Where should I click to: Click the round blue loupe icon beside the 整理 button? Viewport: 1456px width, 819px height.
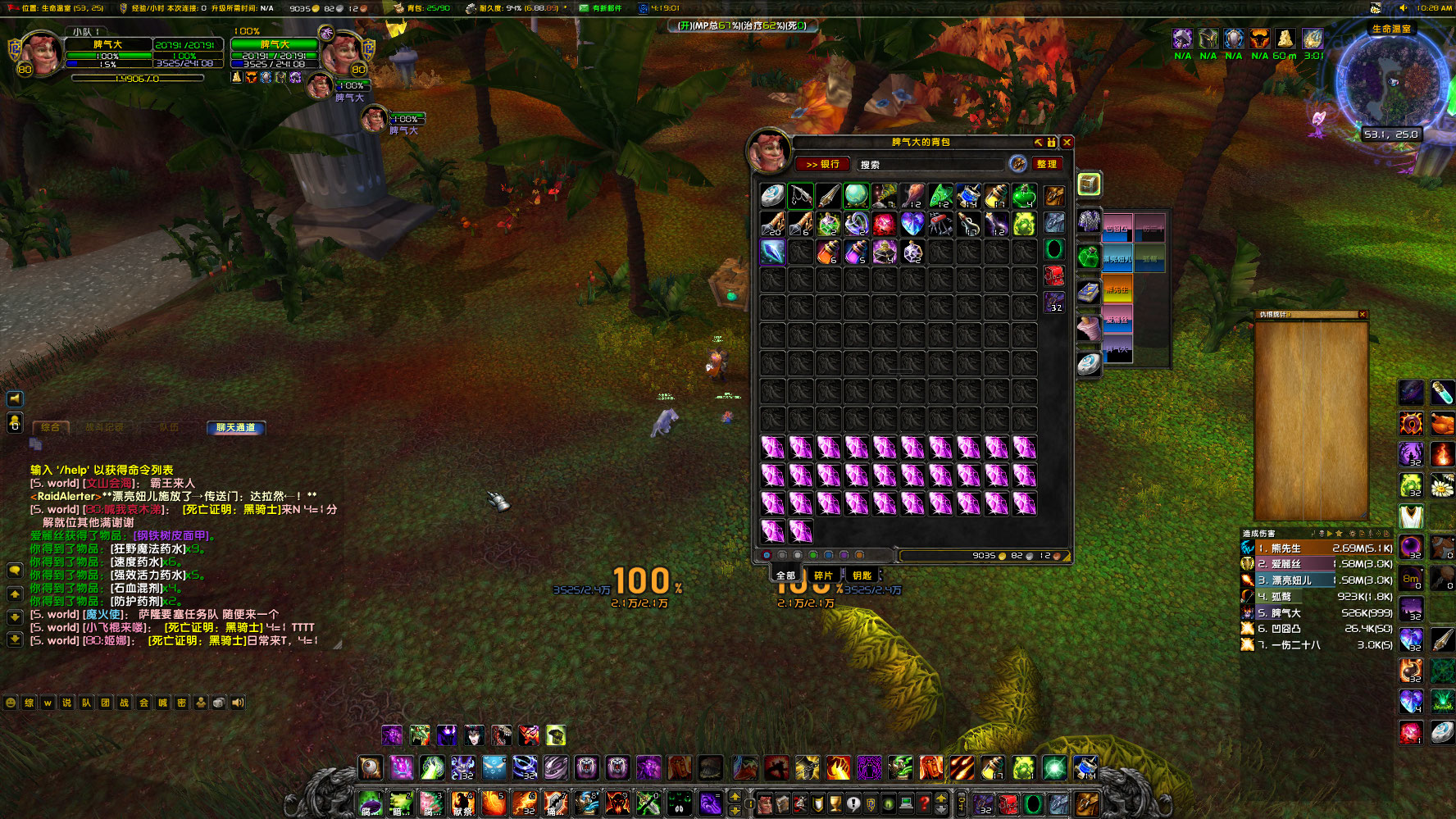tap(1020, 164)
